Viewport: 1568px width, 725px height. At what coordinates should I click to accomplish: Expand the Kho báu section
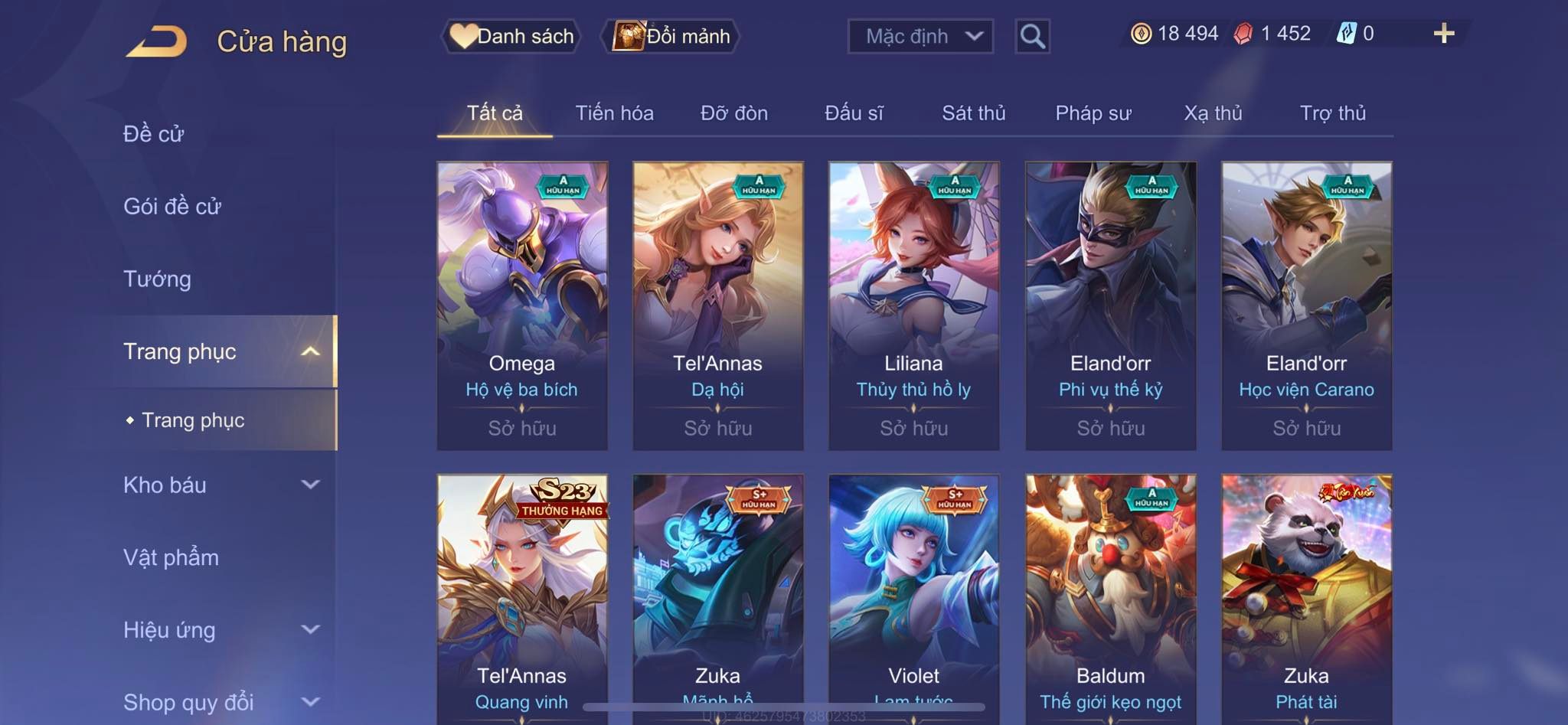click(220, 485)
